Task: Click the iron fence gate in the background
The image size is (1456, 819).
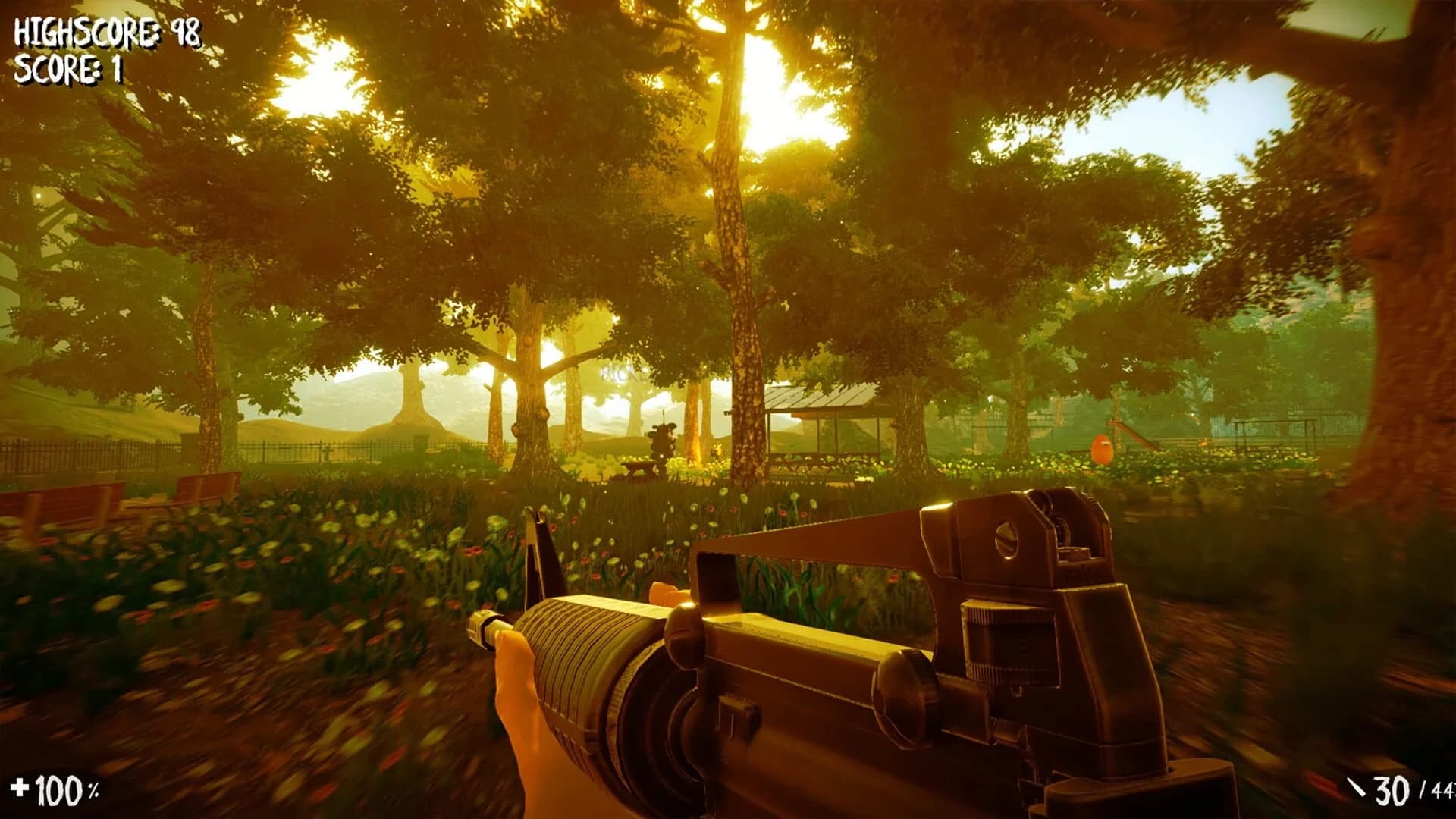Action: (x=326, y=451)
